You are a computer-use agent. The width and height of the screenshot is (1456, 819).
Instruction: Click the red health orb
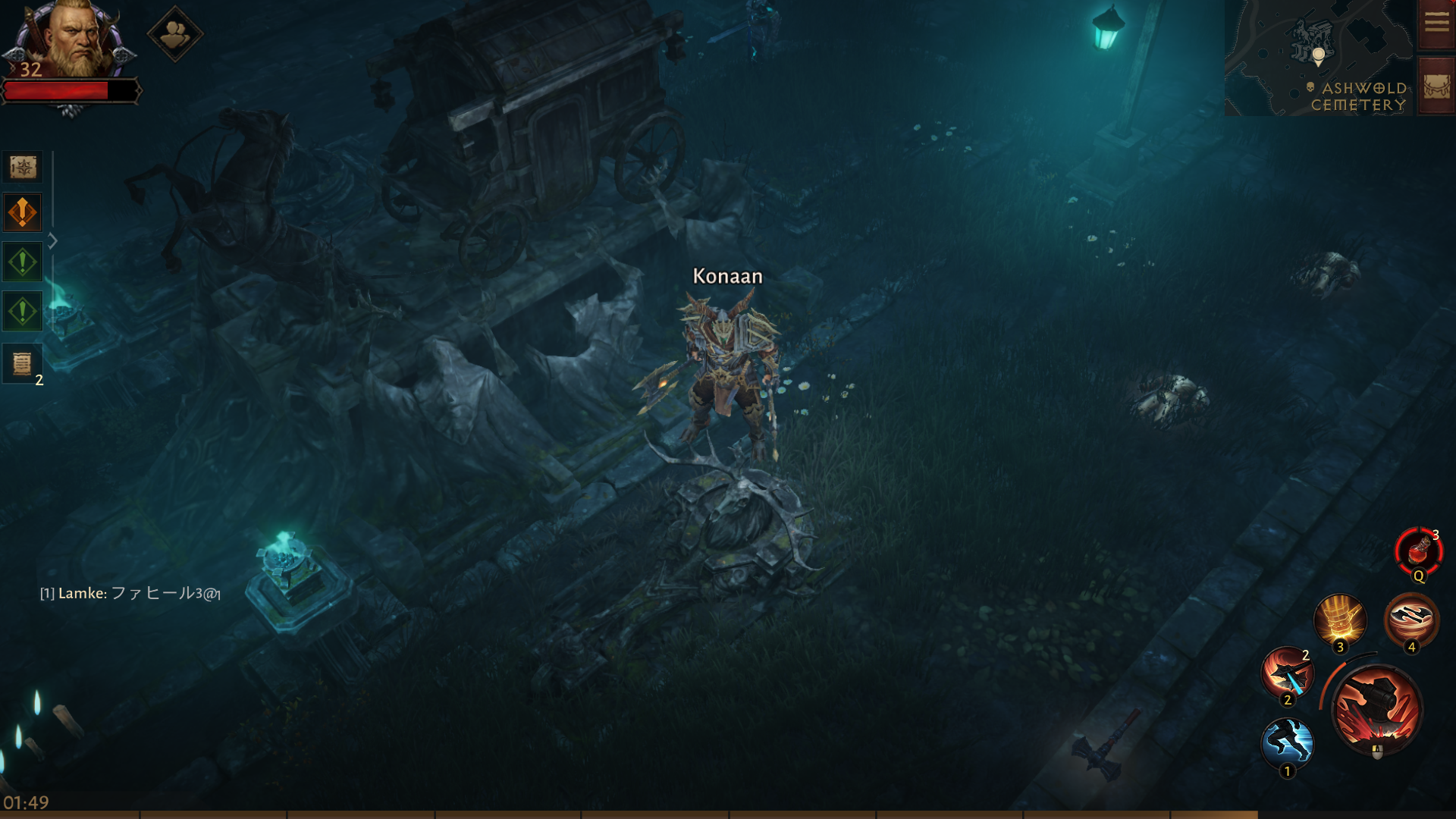point(72,91)
